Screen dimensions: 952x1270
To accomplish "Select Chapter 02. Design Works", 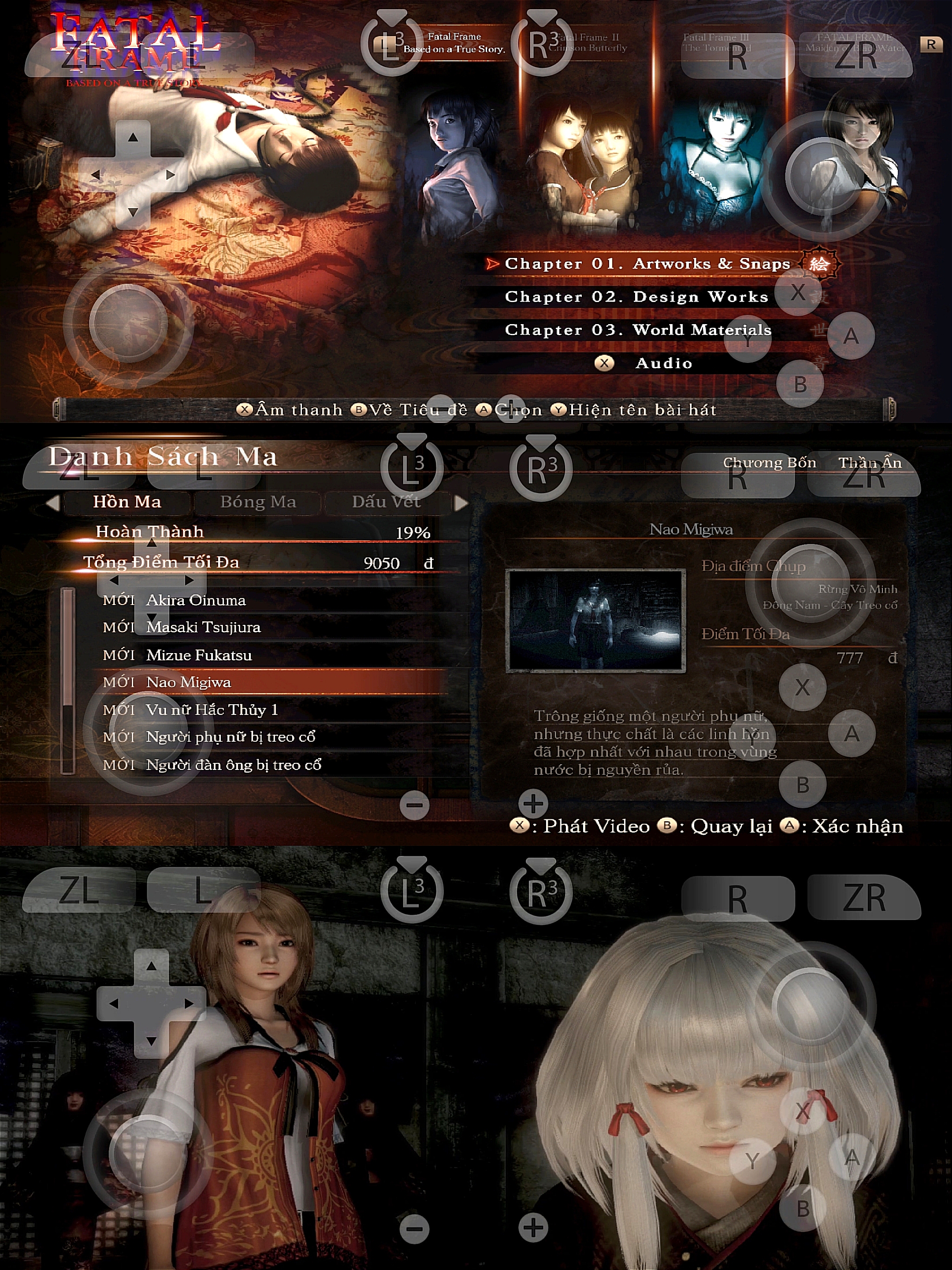I will tap(636, 297).
